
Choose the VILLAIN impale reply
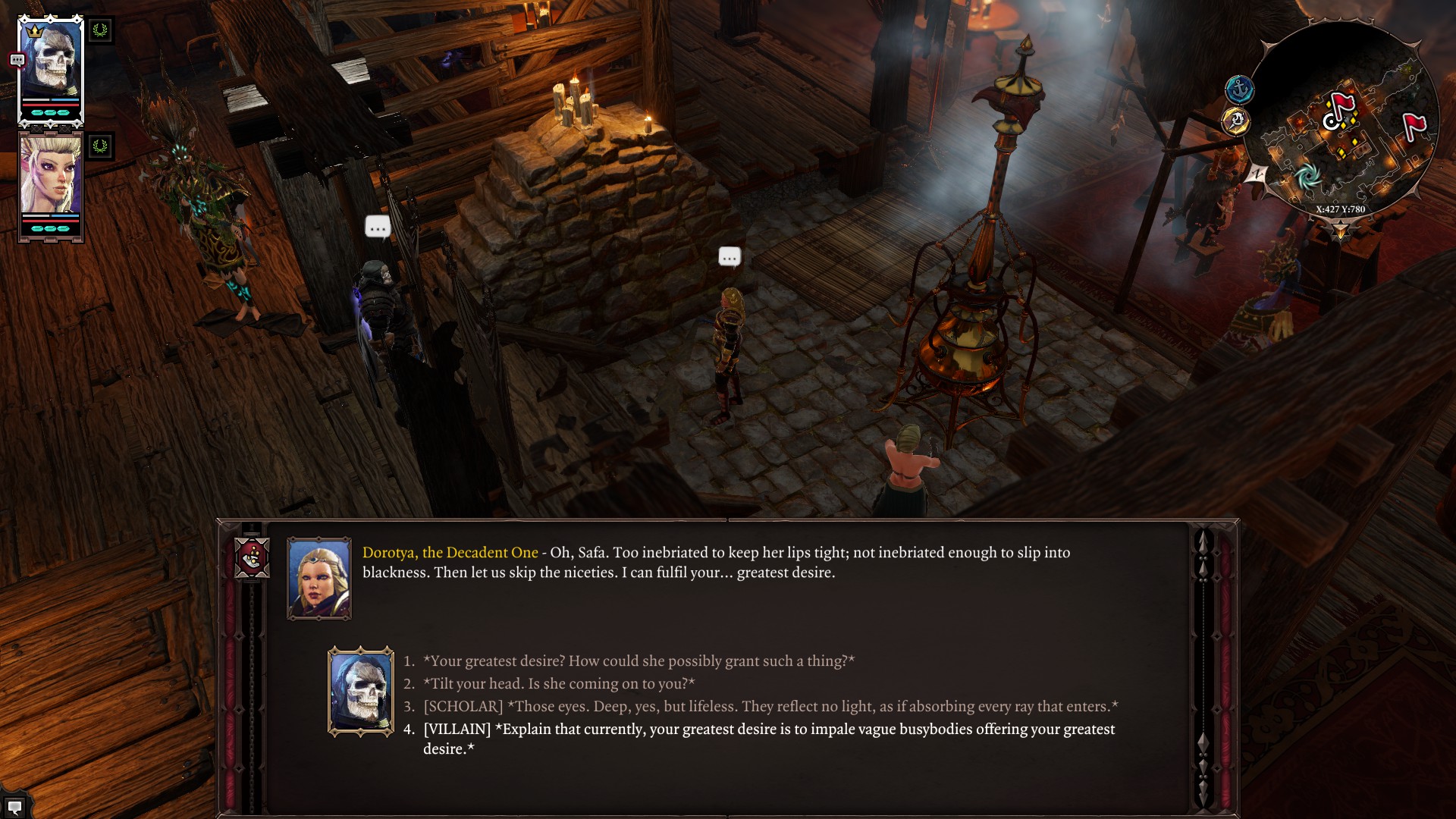point(768,730)
